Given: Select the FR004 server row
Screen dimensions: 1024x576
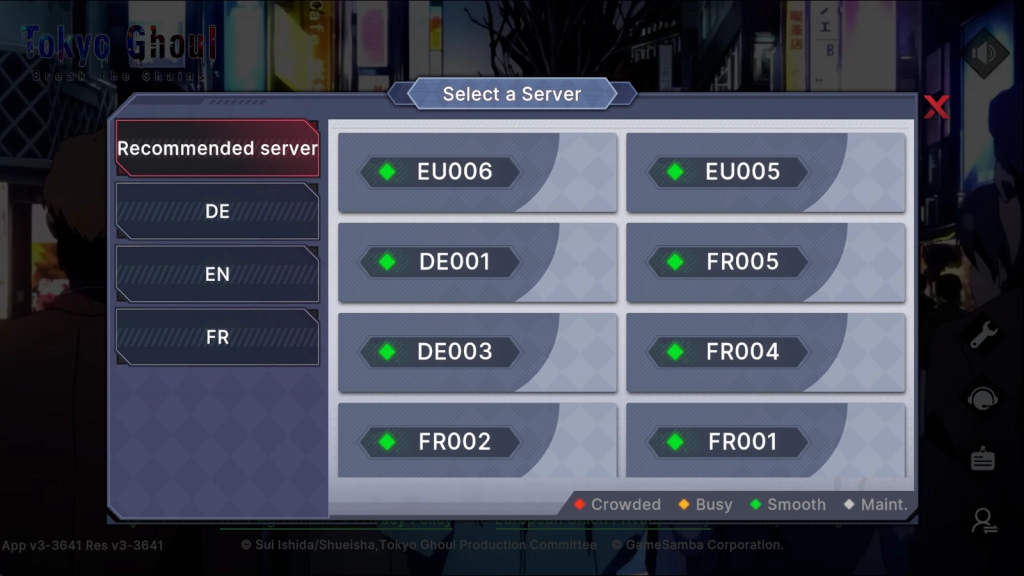Looking at the screenshot, I should click(x=765, y=352).
